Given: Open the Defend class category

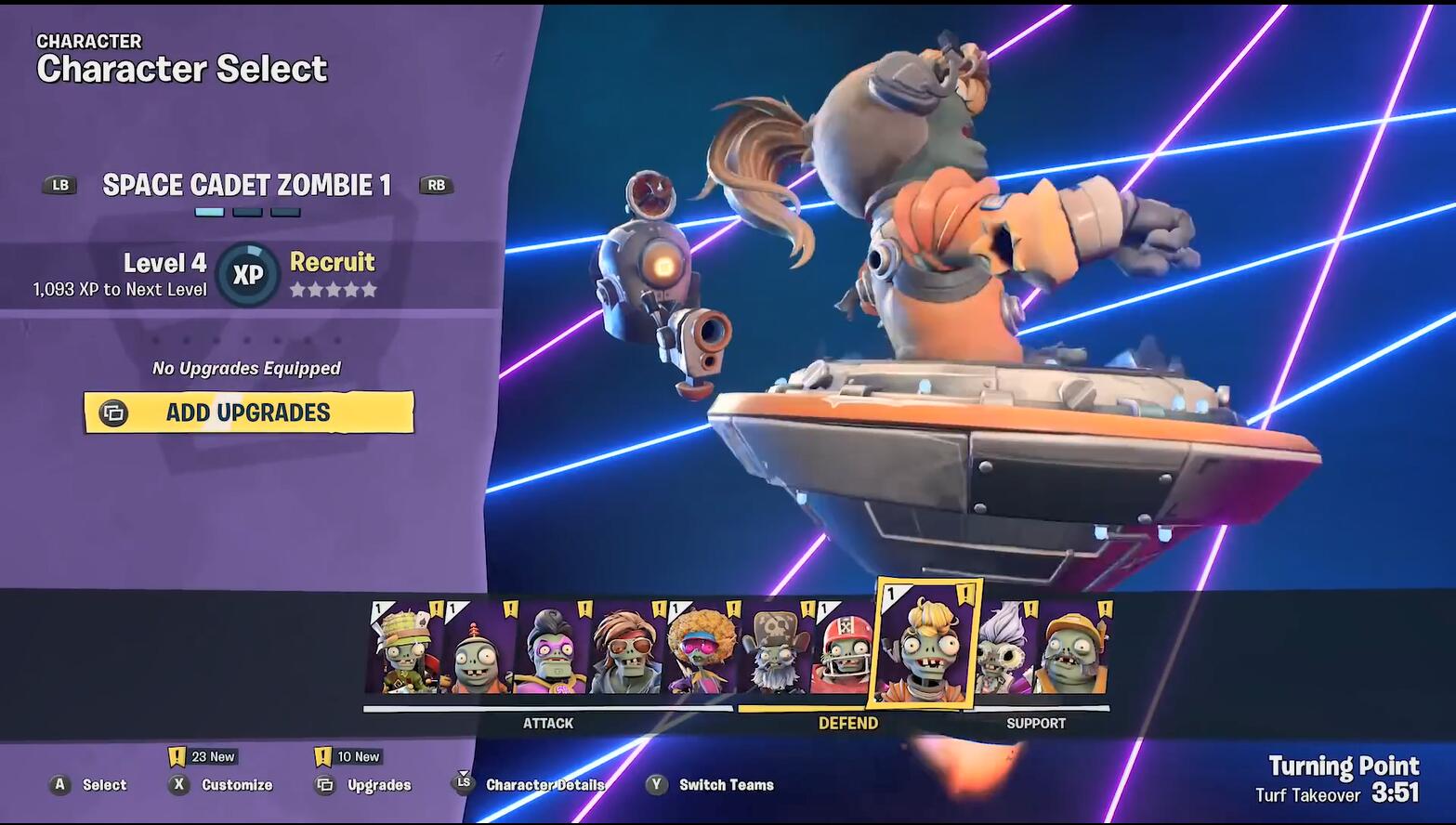Looking at the screenshot, I should [847, 723].
